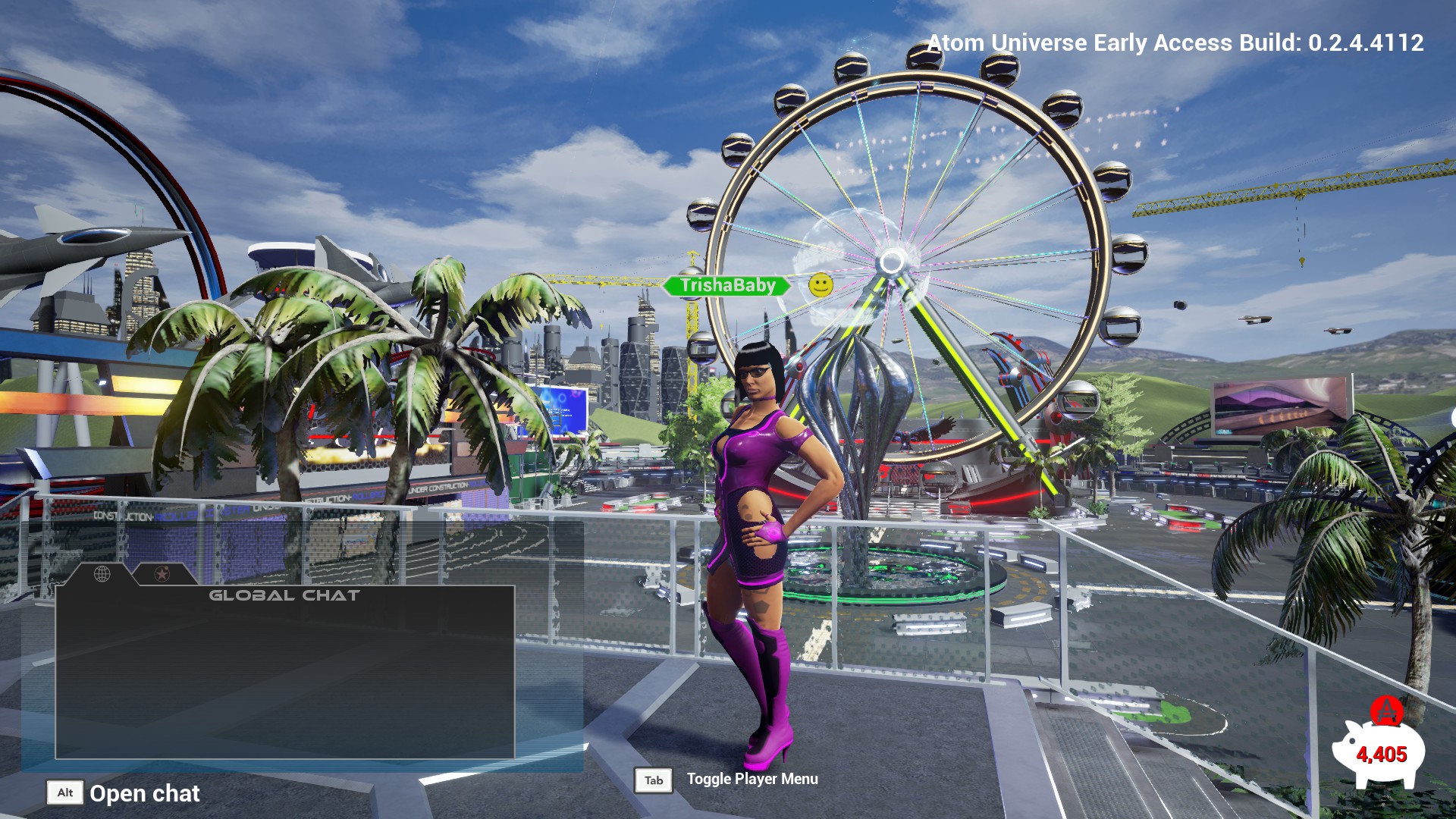Viewport: 1456px width, 819px height.
Task: Select the TrishaBaby player name tag
Action: 726,286
